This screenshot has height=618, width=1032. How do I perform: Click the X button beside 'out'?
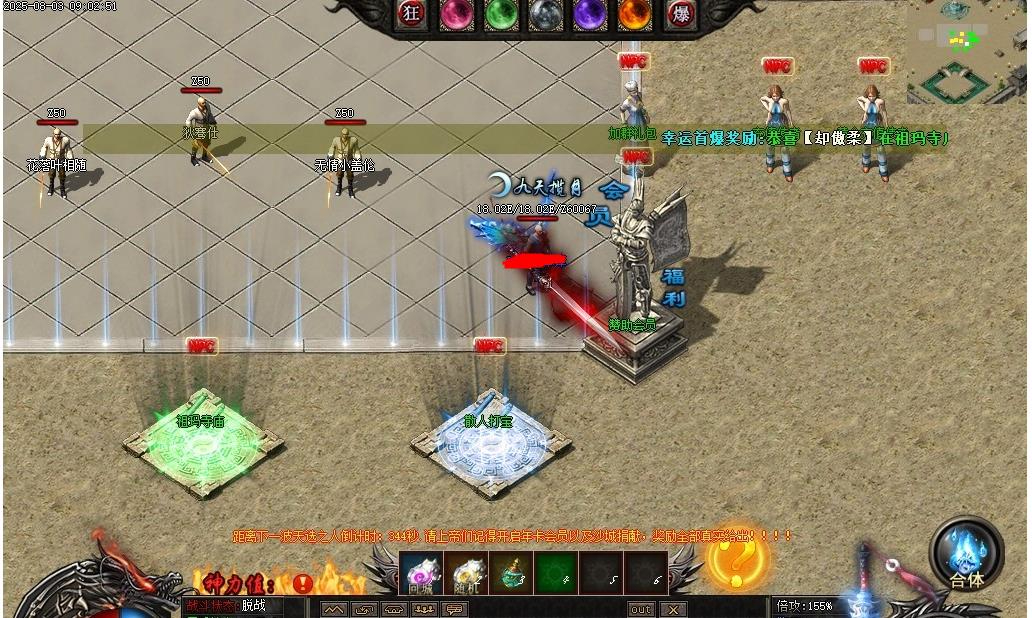(673, 609)
